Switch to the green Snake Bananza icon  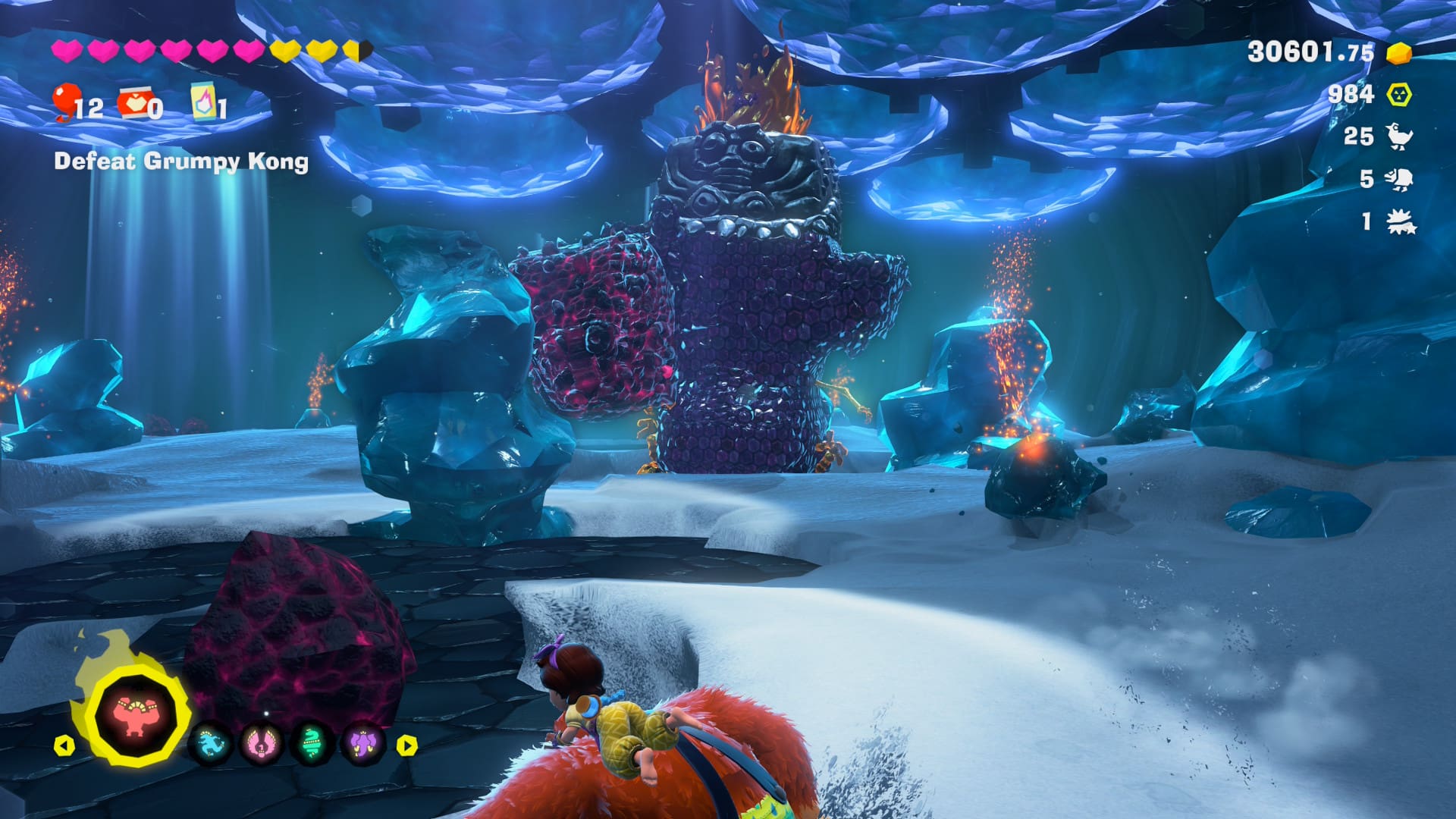pos(312,745)
